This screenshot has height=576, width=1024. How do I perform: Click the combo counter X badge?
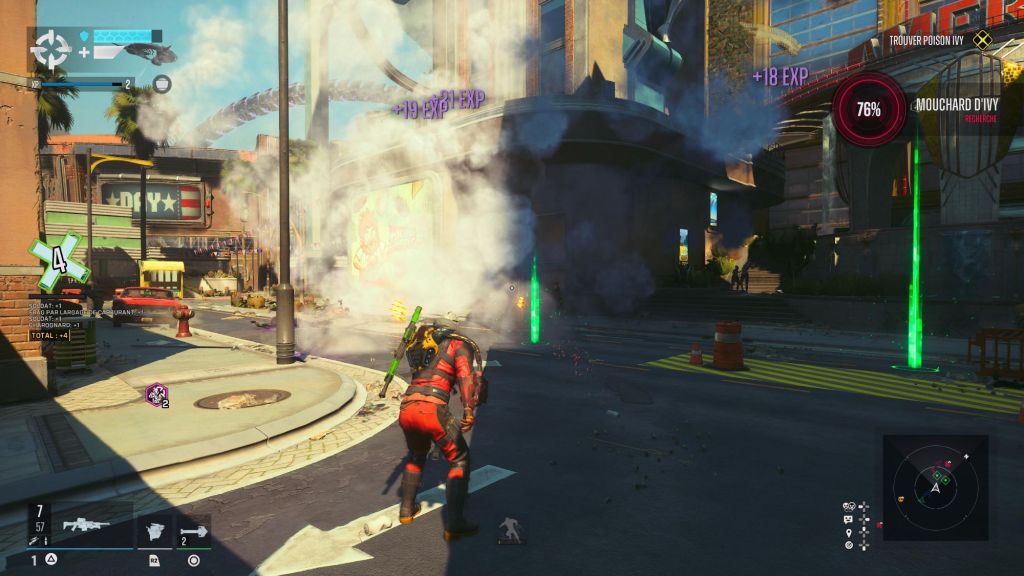tap(59, 263)
